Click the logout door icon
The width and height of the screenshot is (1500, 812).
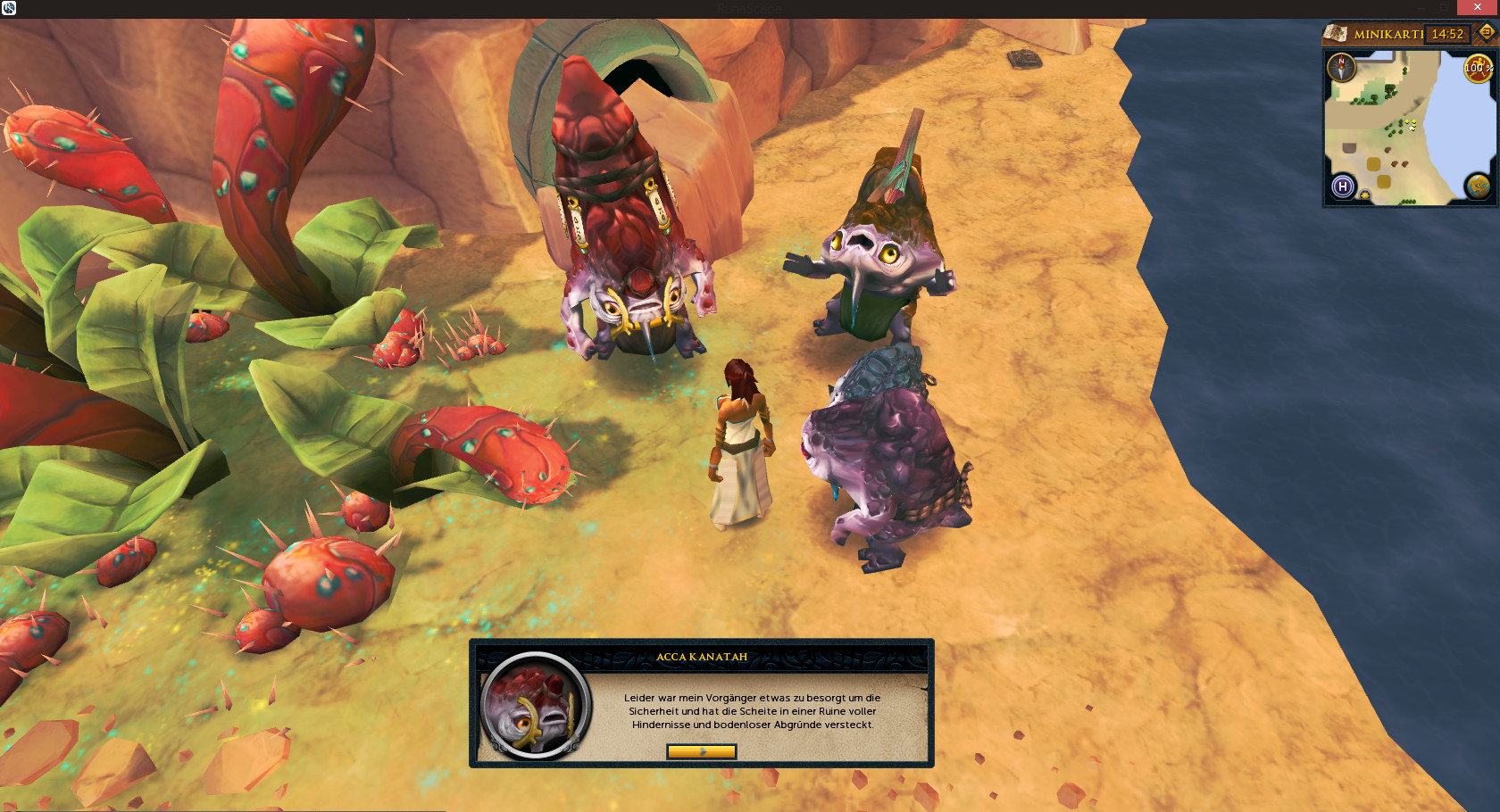coord(1486,32)
